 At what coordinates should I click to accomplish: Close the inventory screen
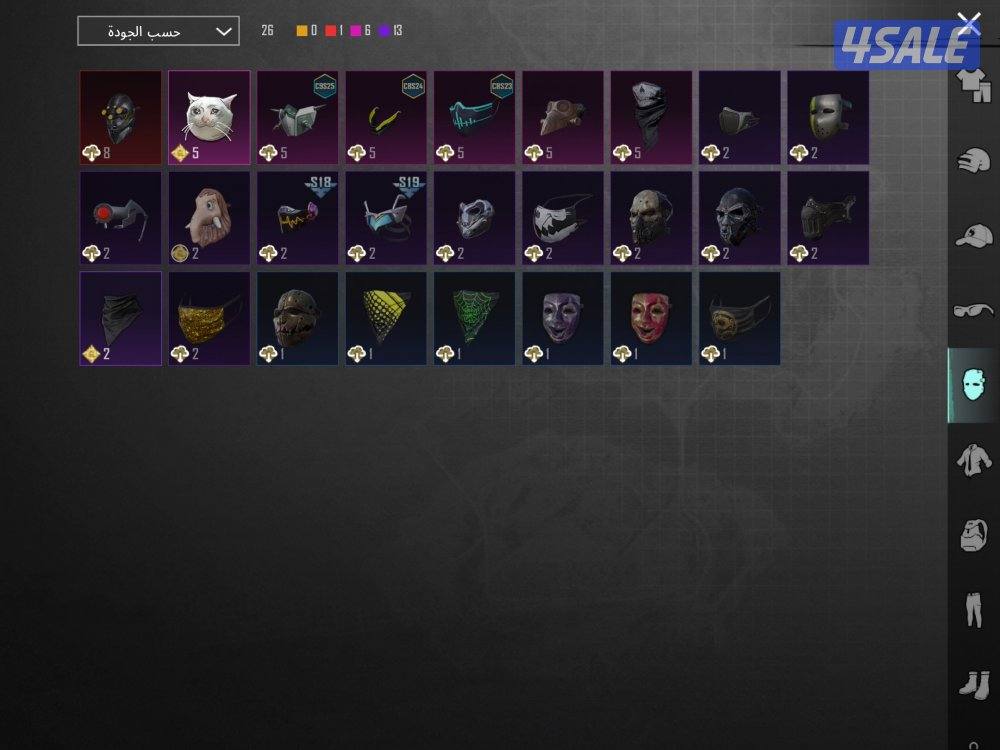[x=968, y=22]
